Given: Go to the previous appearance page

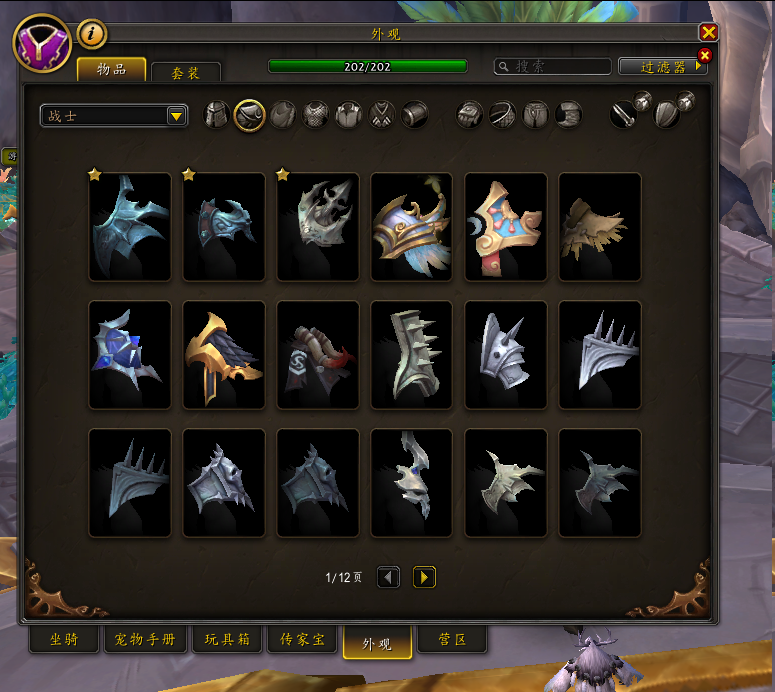Looking at the screenshot, I should 388,577.
